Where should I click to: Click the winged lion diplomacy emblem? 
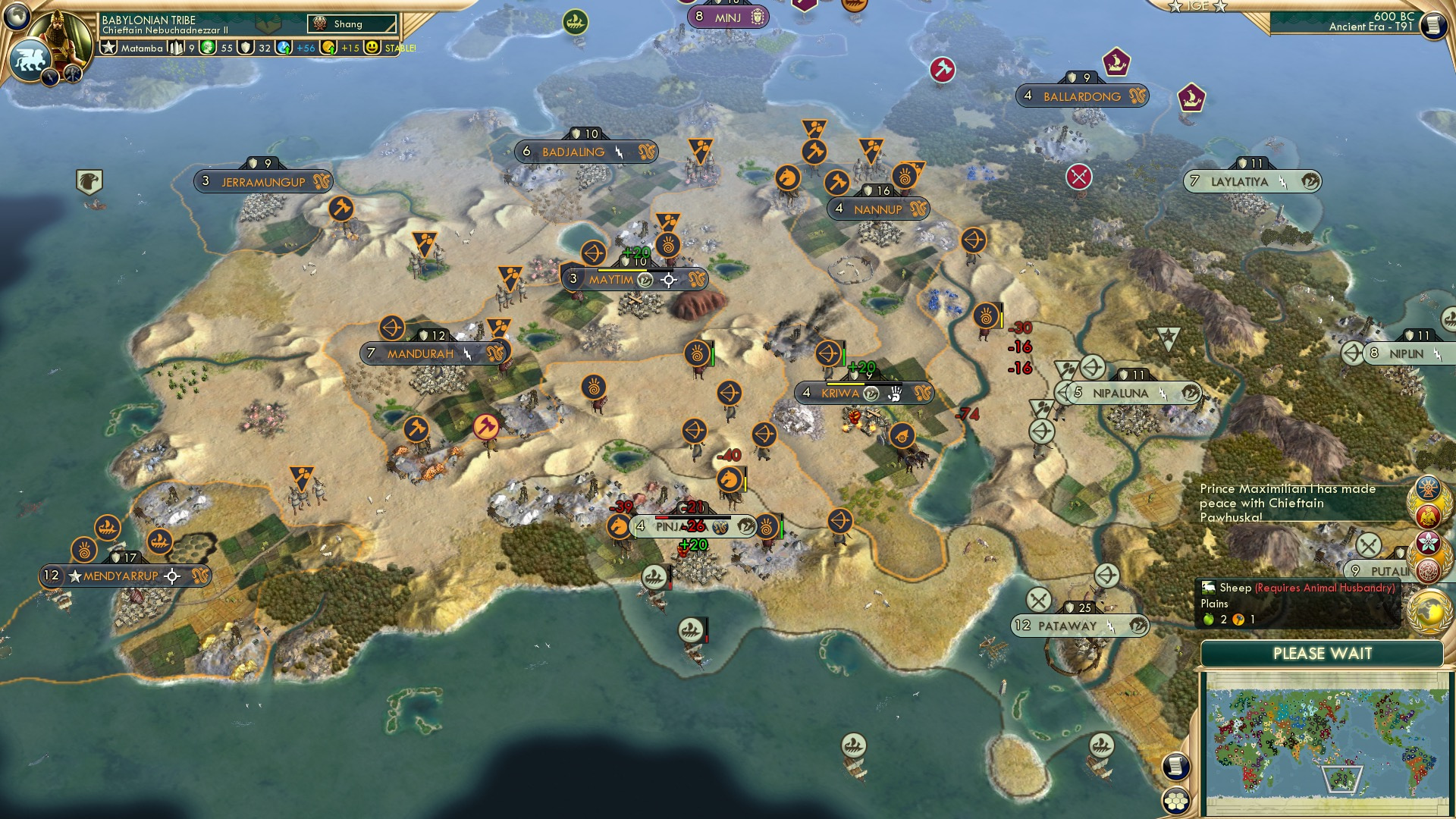coord(30,58)
